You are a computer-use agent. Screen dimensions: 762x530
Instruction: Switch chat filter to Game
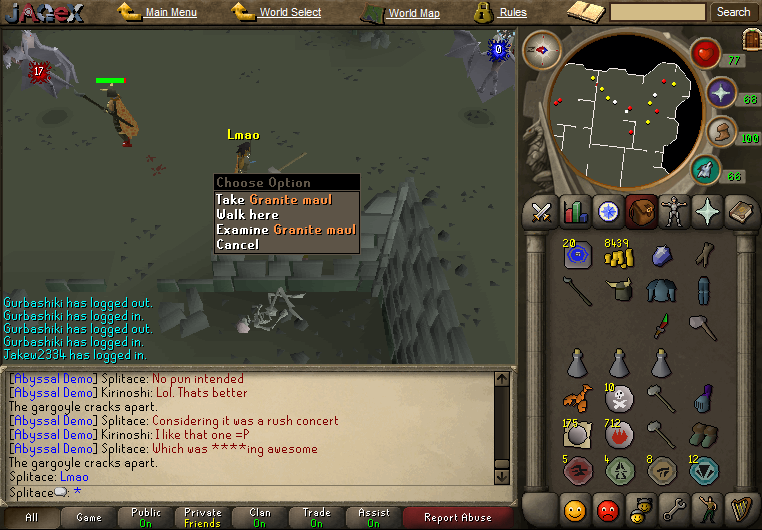click(89, 517)
